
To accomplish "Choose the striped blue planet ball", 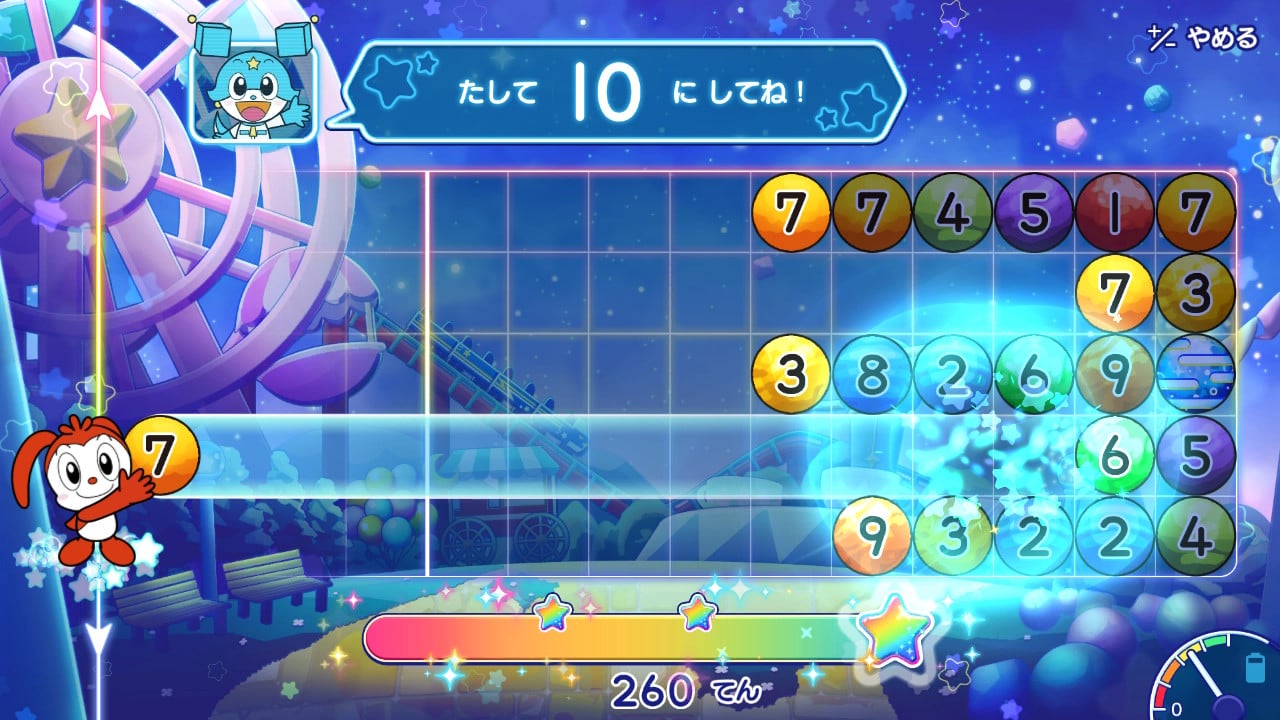I will click(1195, 374).
